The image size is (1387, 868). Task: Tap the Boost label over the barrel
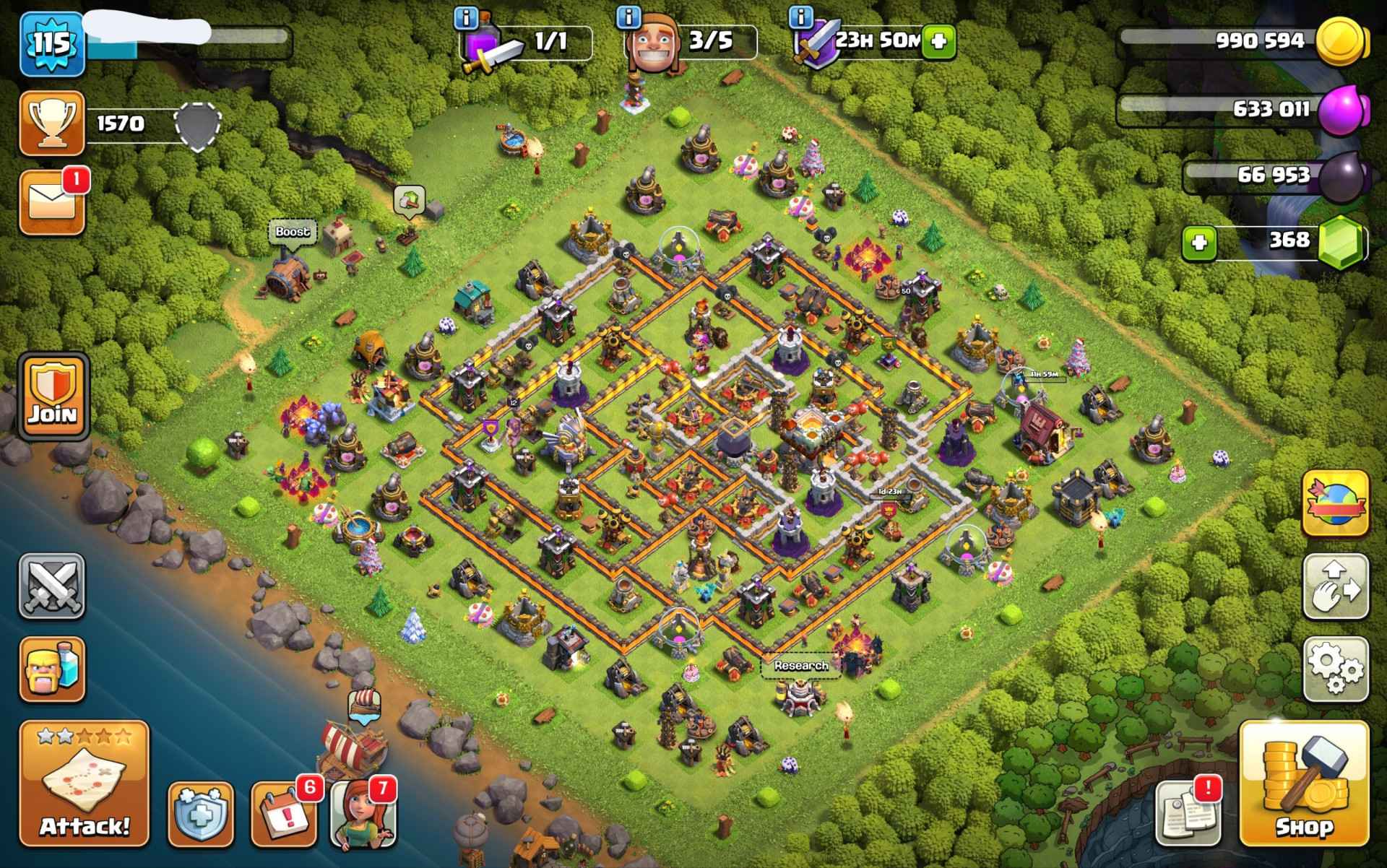pyautogui.click(x=292, y=232)
